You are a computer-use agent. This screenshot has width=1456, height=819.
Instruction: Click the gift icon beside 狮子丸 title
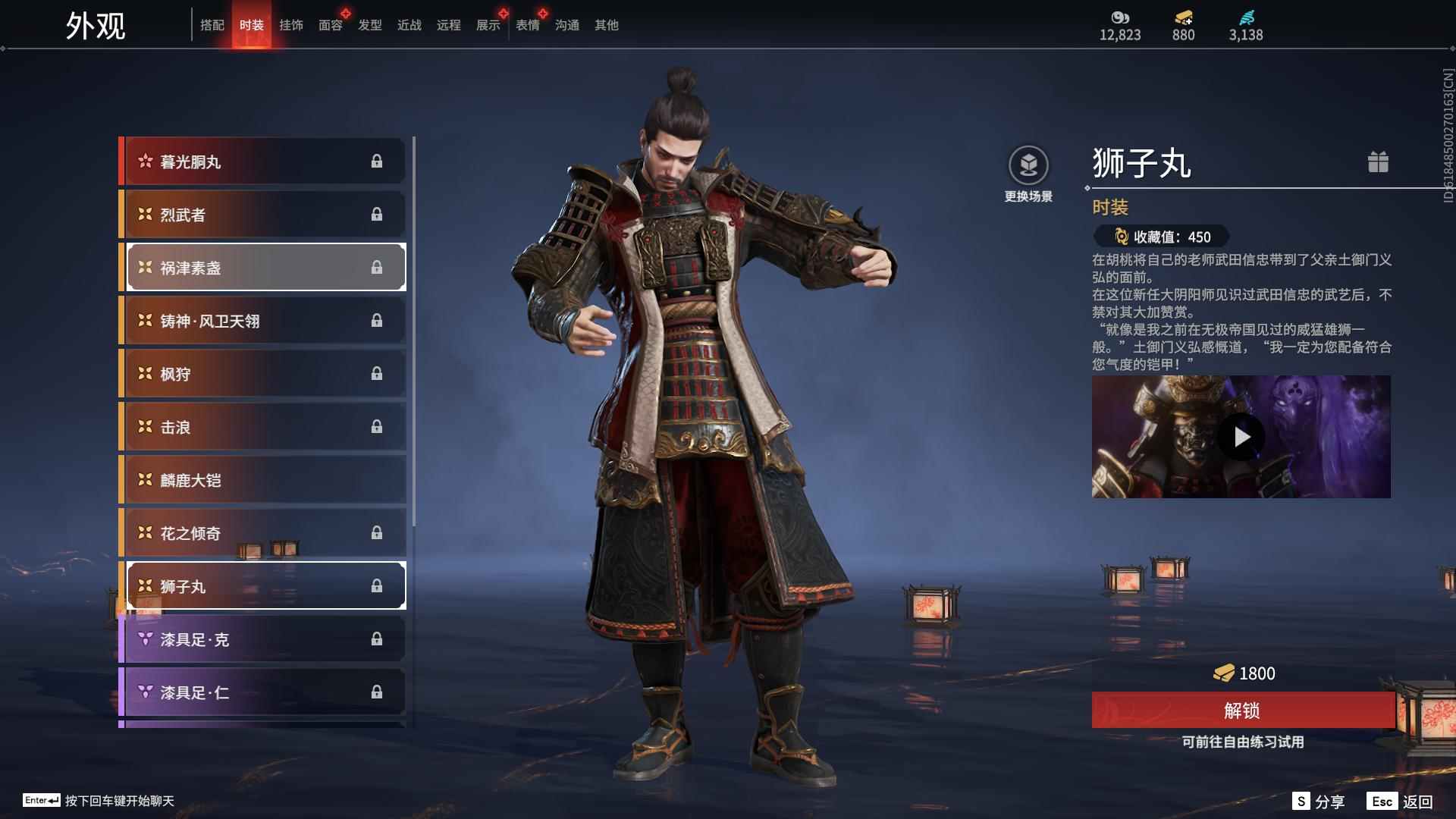[1379, 162]
